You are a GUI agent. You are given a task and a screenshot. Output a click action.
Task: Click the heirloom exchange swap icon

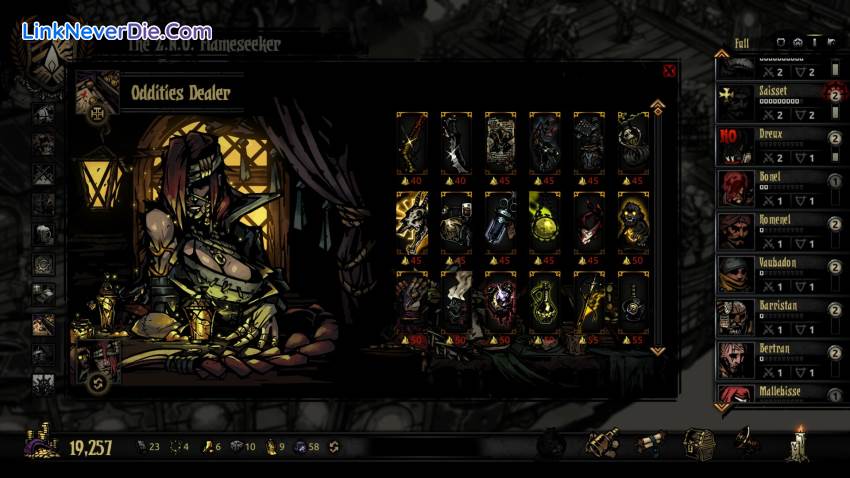coord(334,447)
